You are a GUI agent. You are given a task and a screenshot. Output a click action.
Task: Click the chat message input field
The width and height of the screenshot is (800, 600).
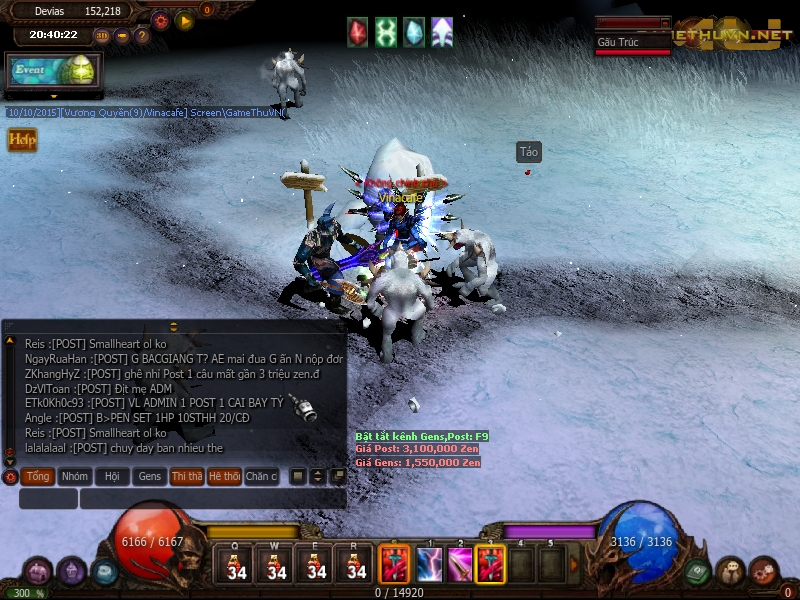click(212, 498)
